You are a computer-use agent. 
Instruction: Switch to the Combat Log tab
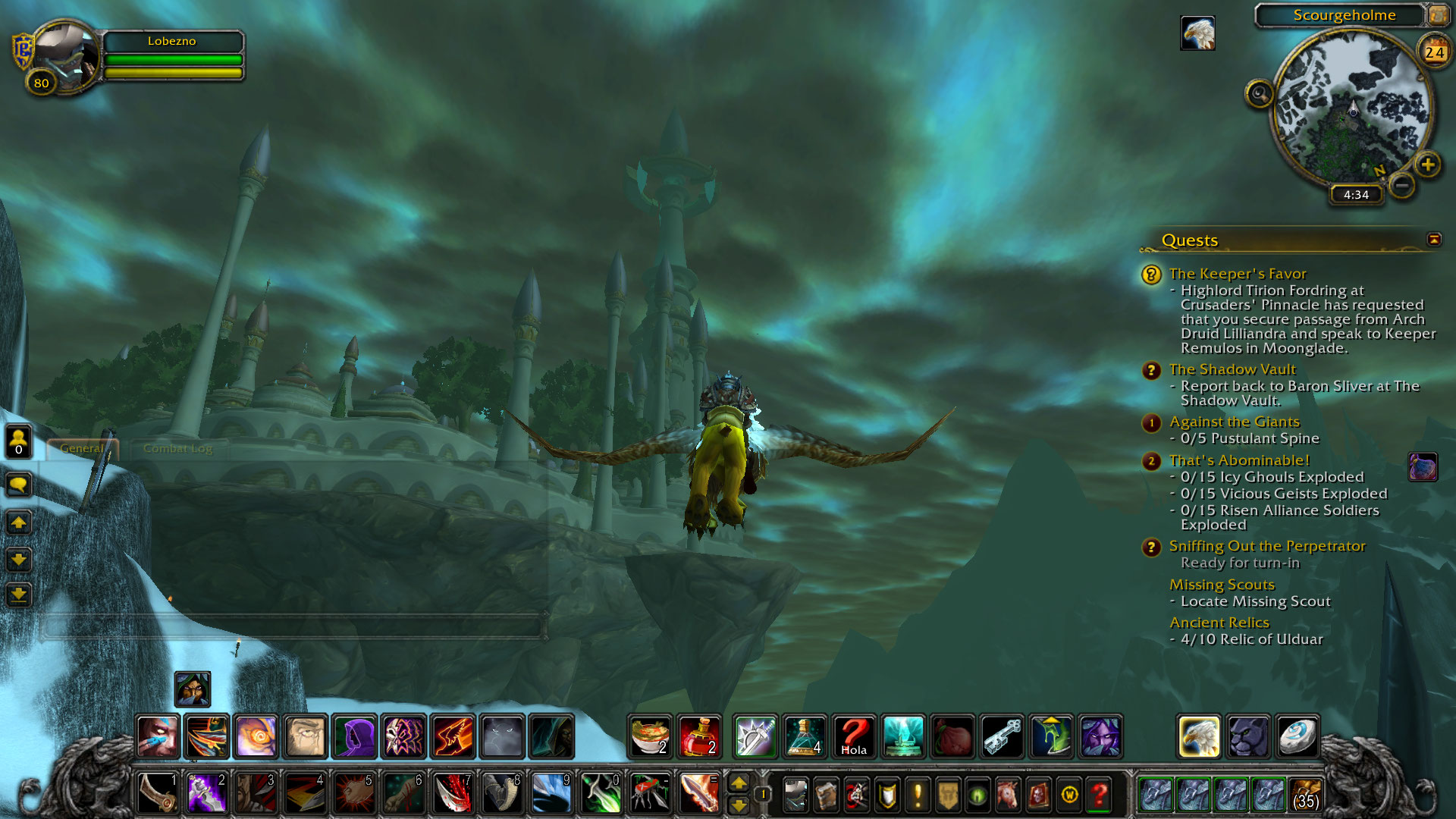click(x=177, y=448)
